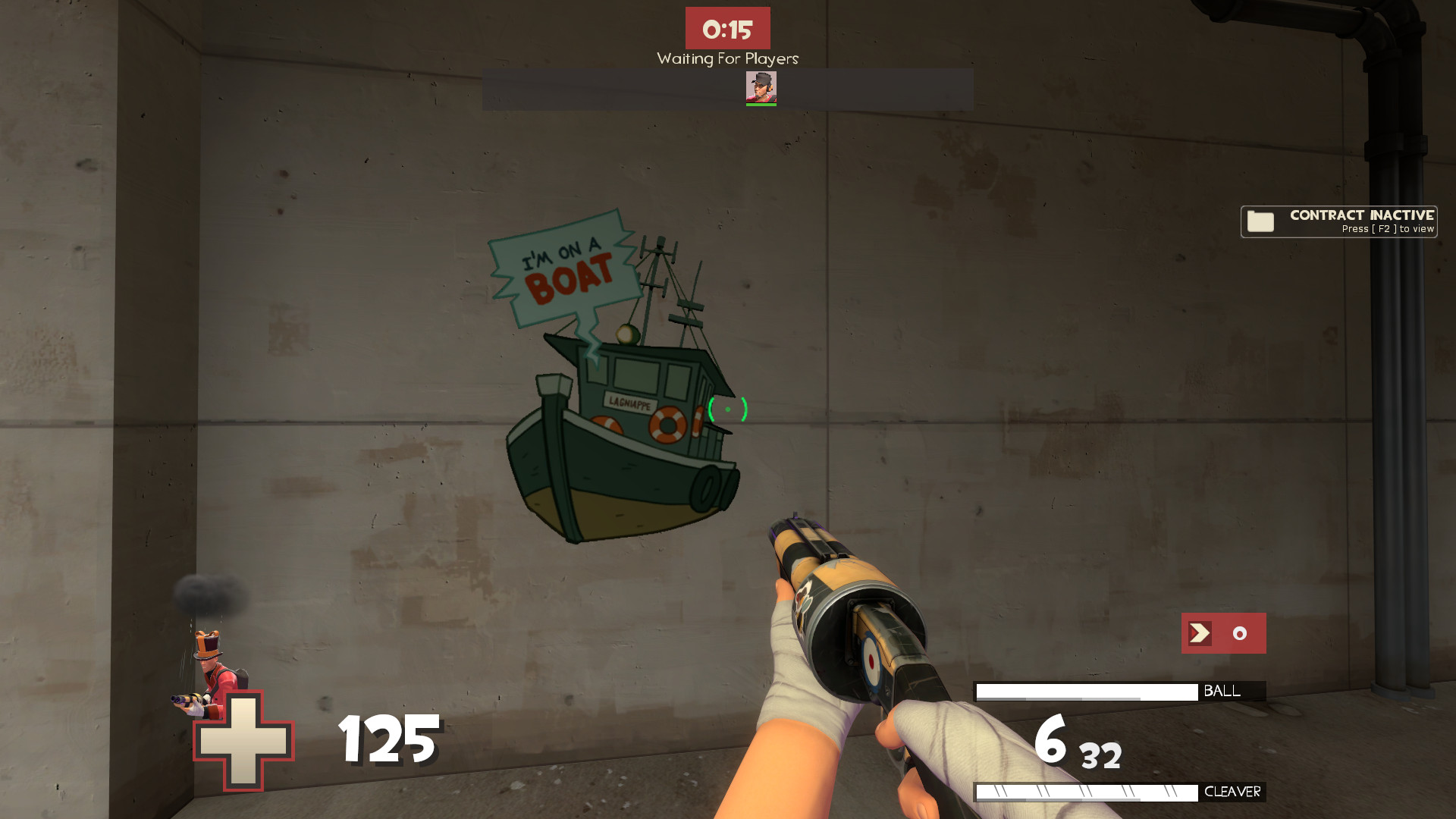
Task: Click the BALL charge progress bar
Action: pos(1088,691)
